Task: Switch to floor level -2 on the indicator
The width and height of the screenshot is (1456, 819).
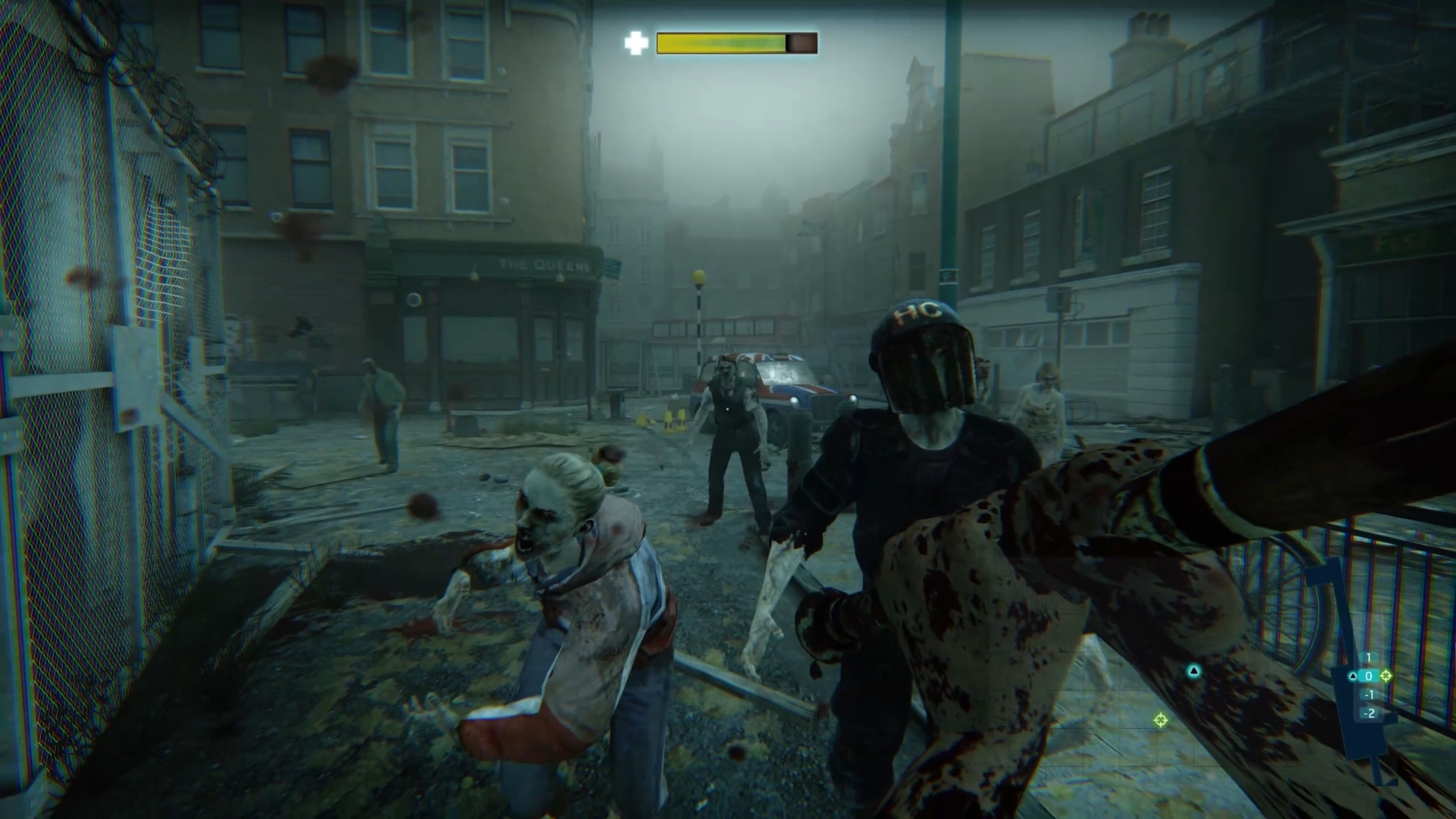Action: 1369,713
